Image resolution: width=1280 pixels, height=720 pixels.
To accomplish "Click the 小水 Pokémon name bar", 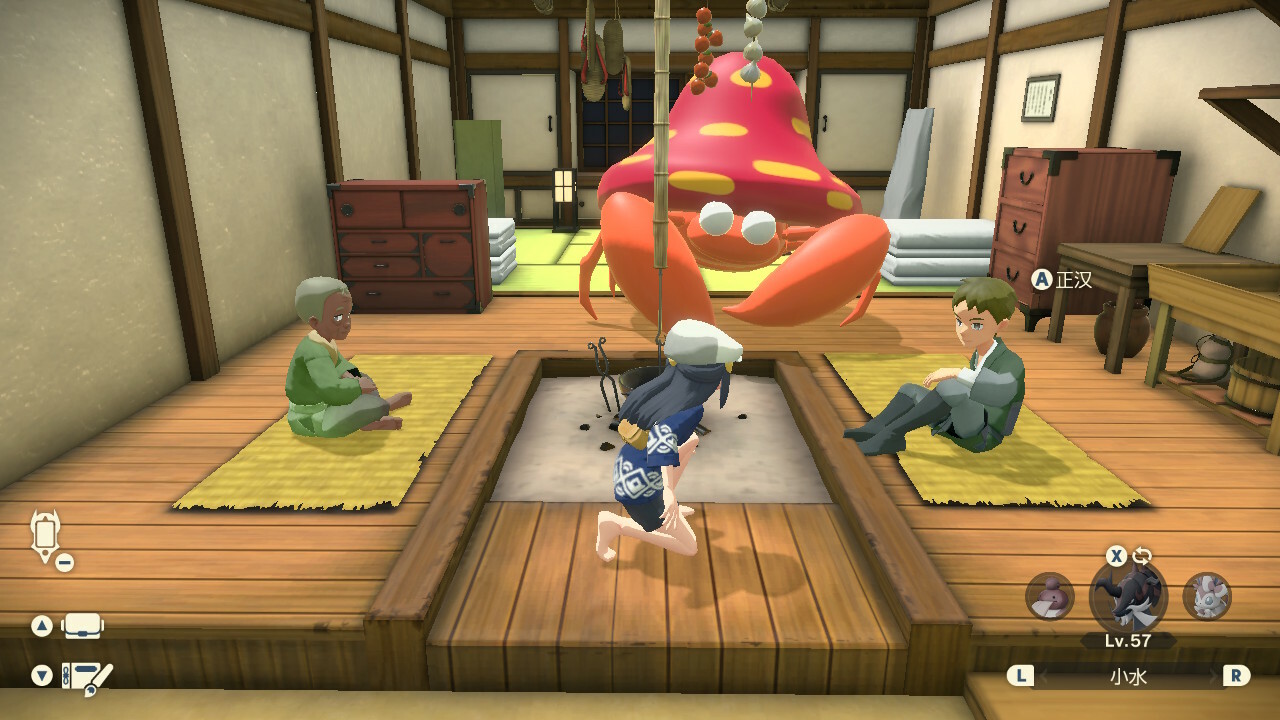I will coord(1128,676).
